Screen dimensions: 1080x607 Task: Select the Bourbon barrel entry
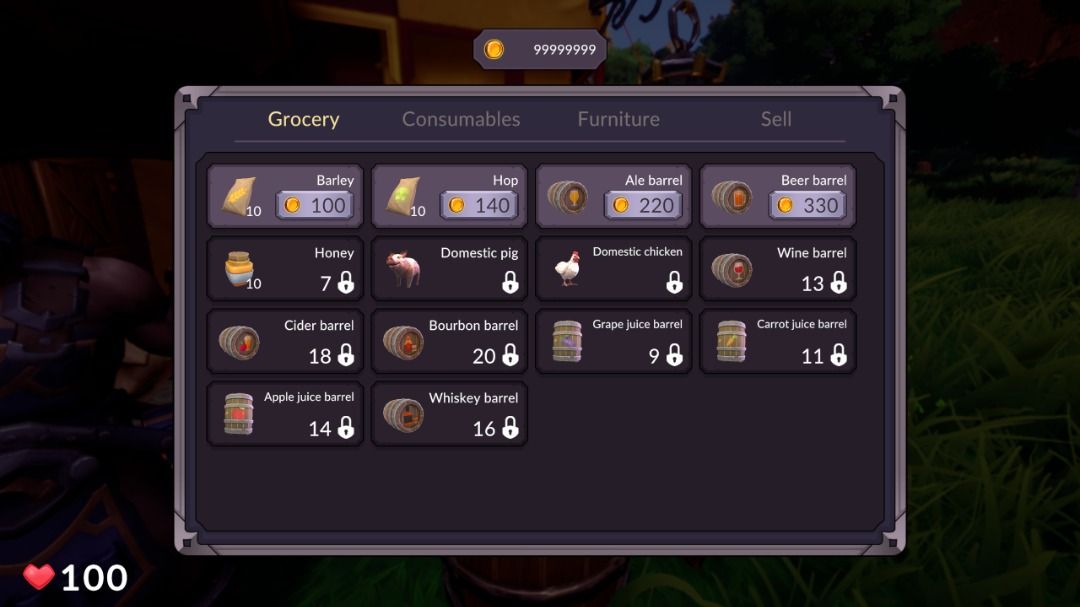click(x=449, y=341)
